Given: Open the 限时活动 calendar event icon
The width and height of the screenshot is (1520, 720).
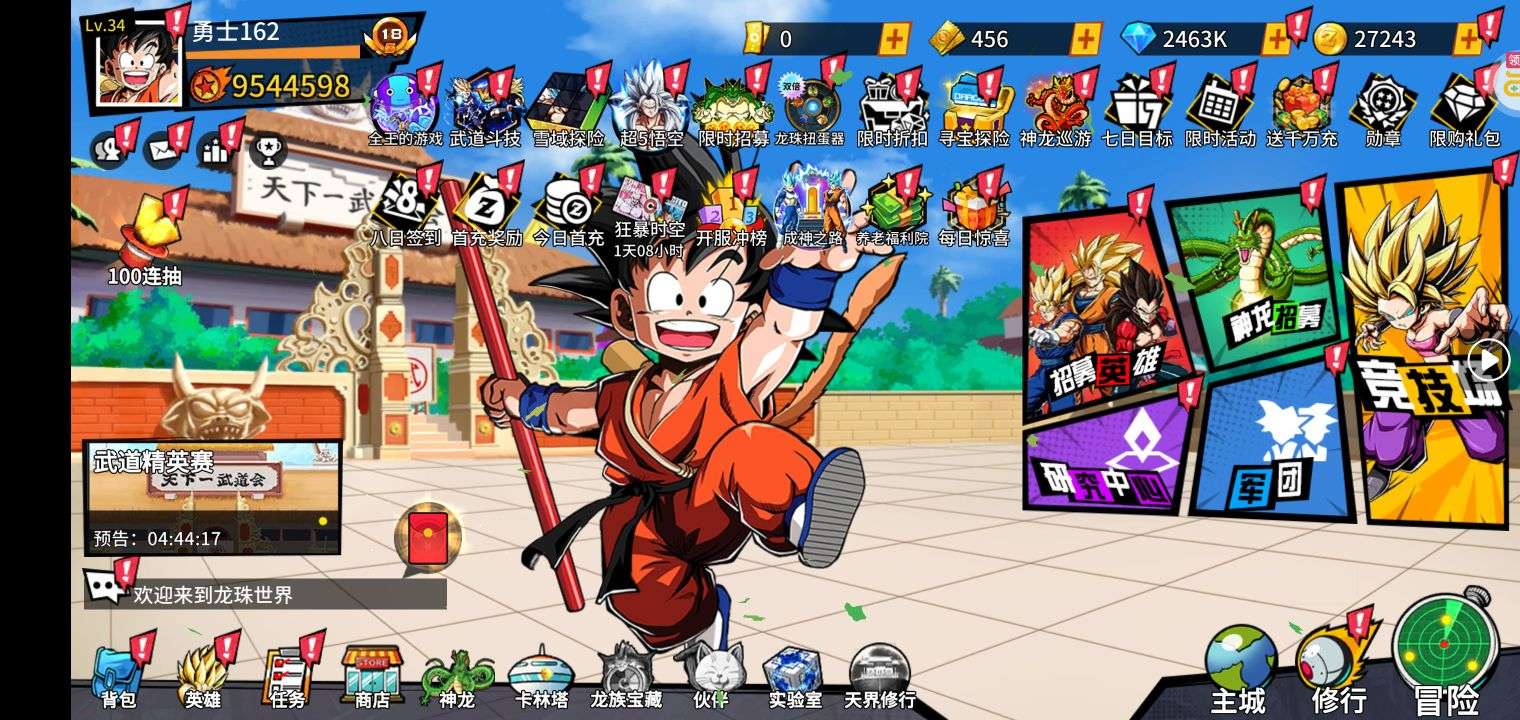Looking at the screenshot, I should tap(1219, 110).
